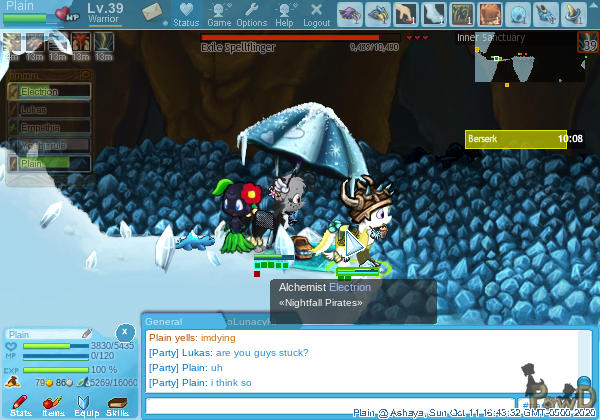Viewport: 600px width, 420px height.
Task: Log out of the game
Action: coord(316,13)
